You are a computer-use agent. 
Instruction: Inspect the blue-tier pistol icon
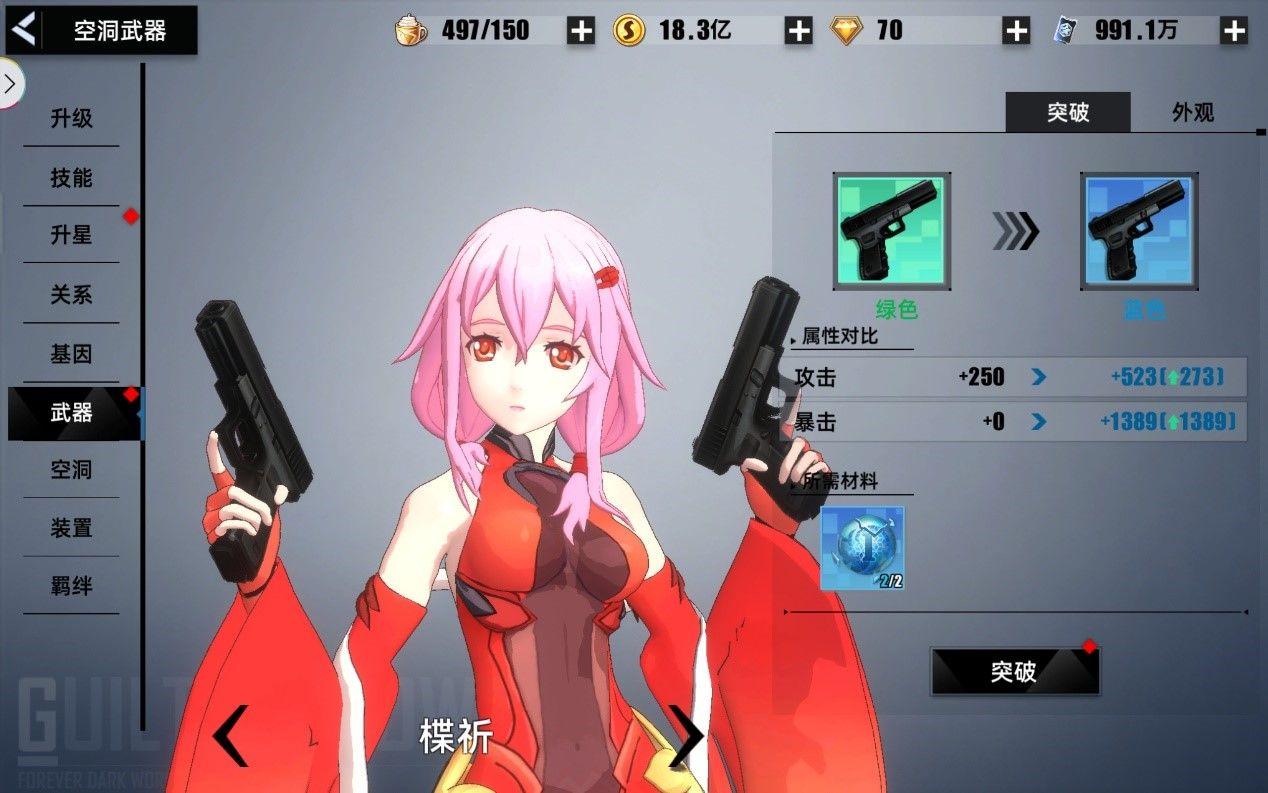[x=1139, y=231]
